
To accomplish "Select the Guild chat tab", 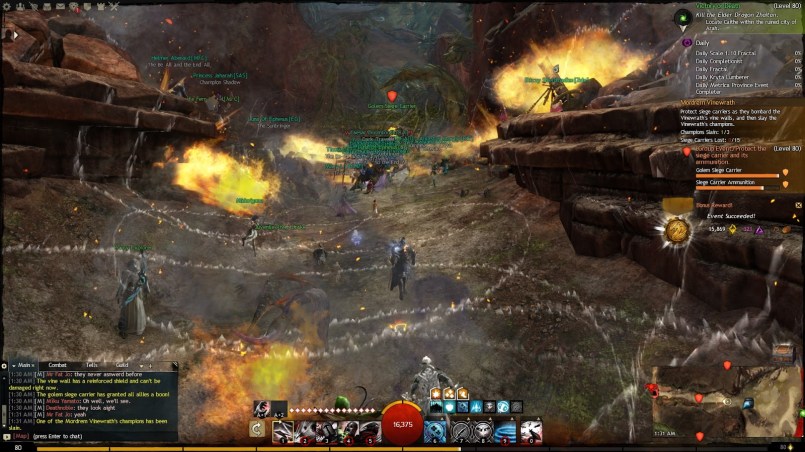I will tap(121, 366).
